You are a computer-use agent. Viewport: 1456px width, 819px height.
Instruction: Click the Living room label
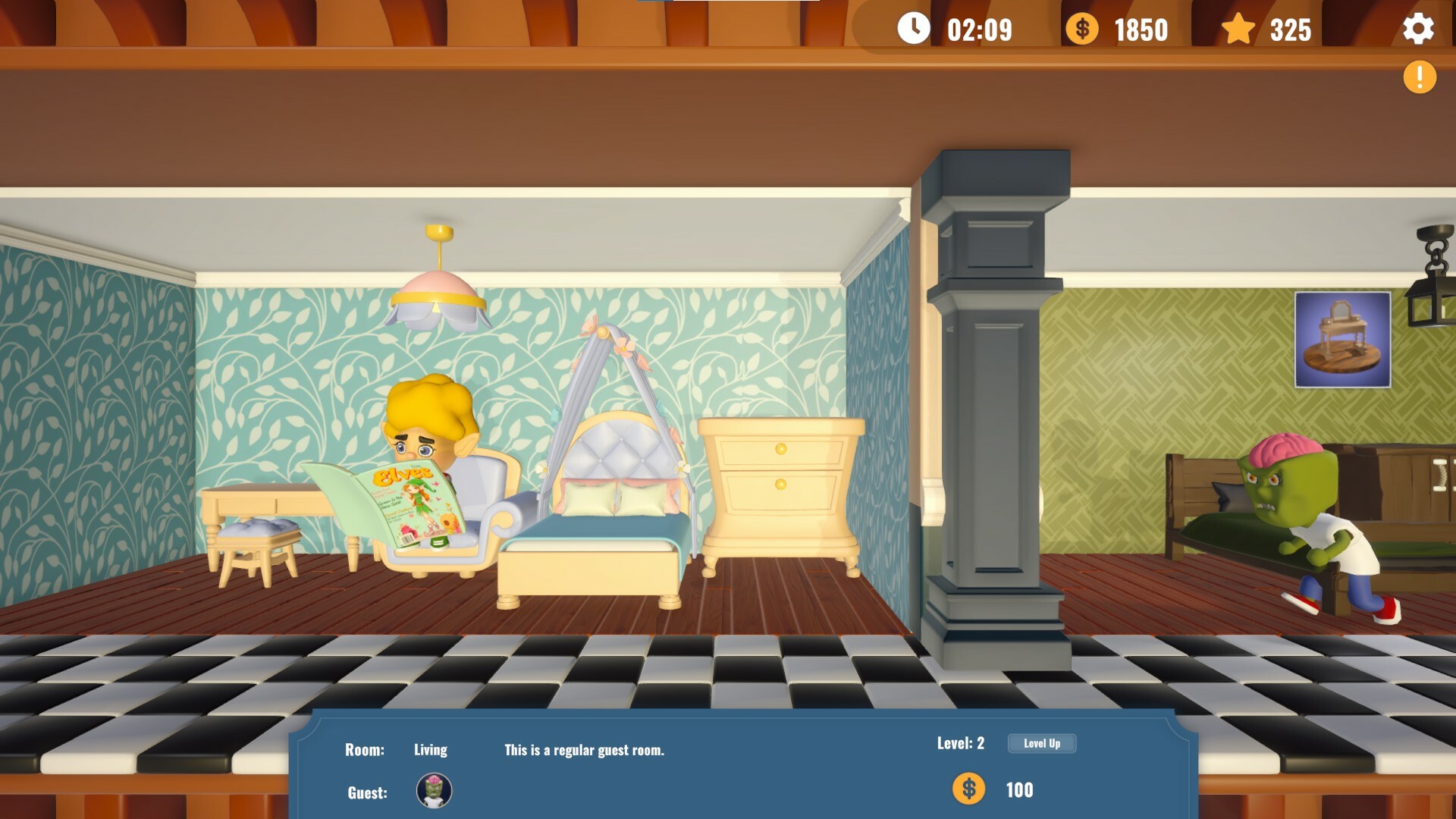pos(430,750)
